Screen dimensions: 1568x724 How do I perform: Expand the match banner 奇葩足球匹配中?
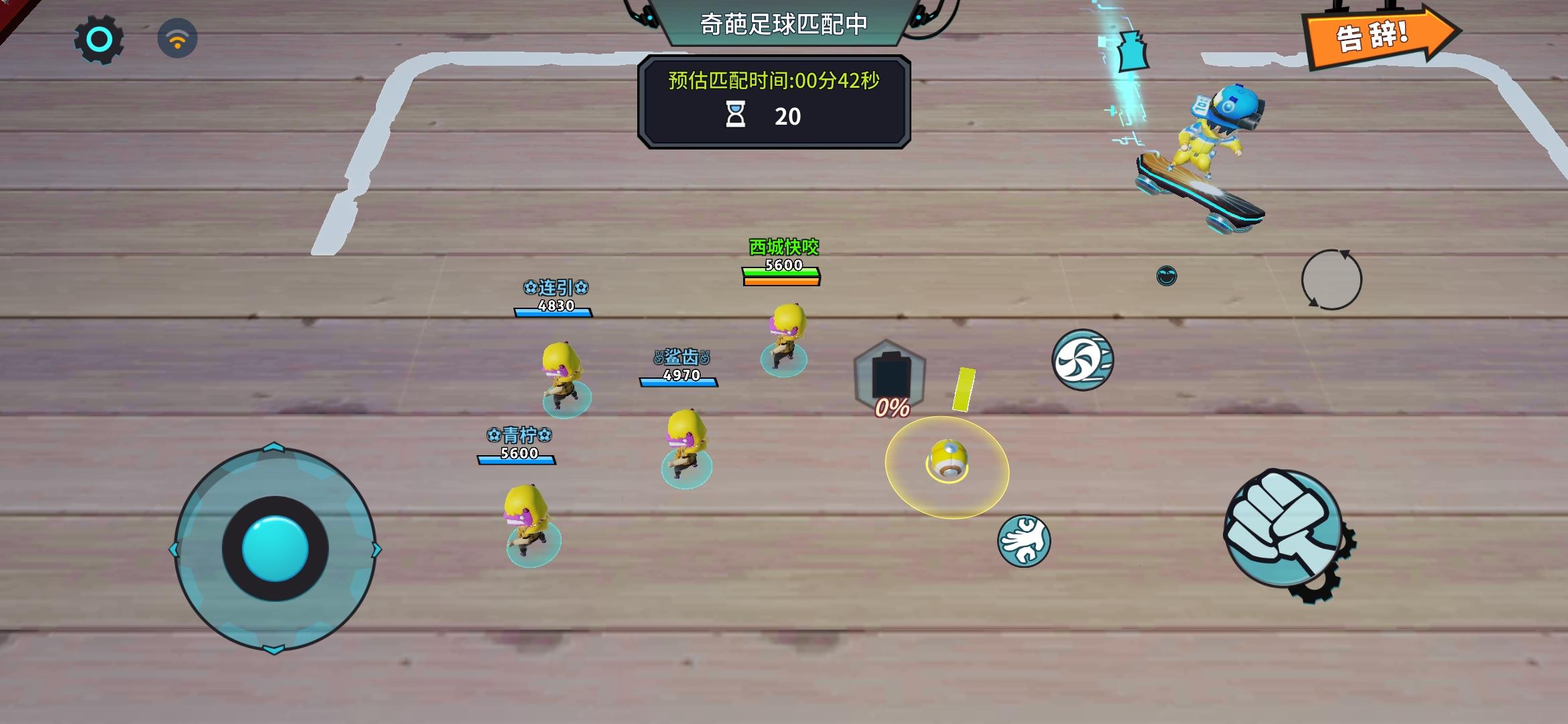point(783,22)
